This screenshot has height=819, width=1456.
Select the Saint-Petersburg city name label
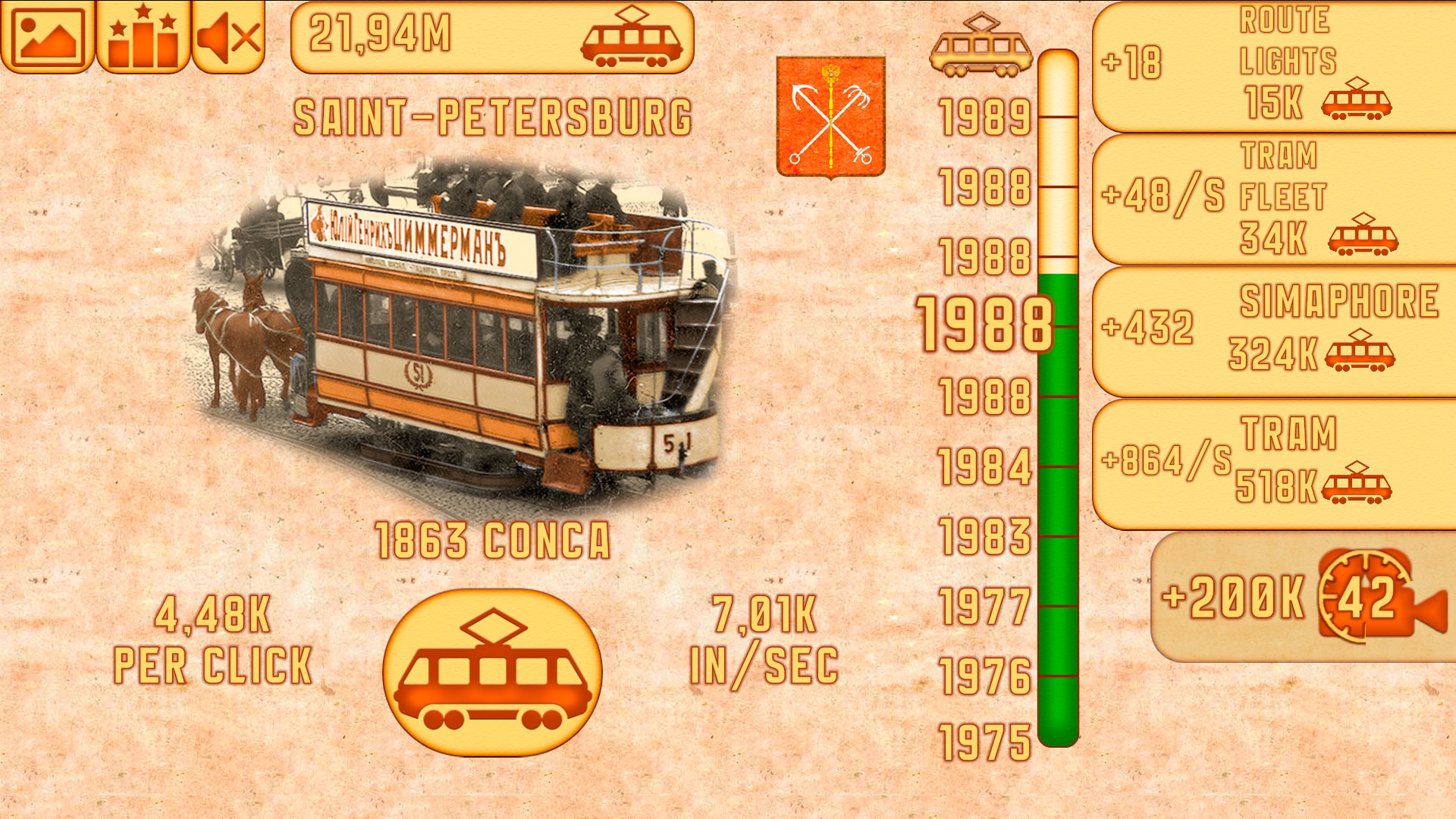coord(494,114)
